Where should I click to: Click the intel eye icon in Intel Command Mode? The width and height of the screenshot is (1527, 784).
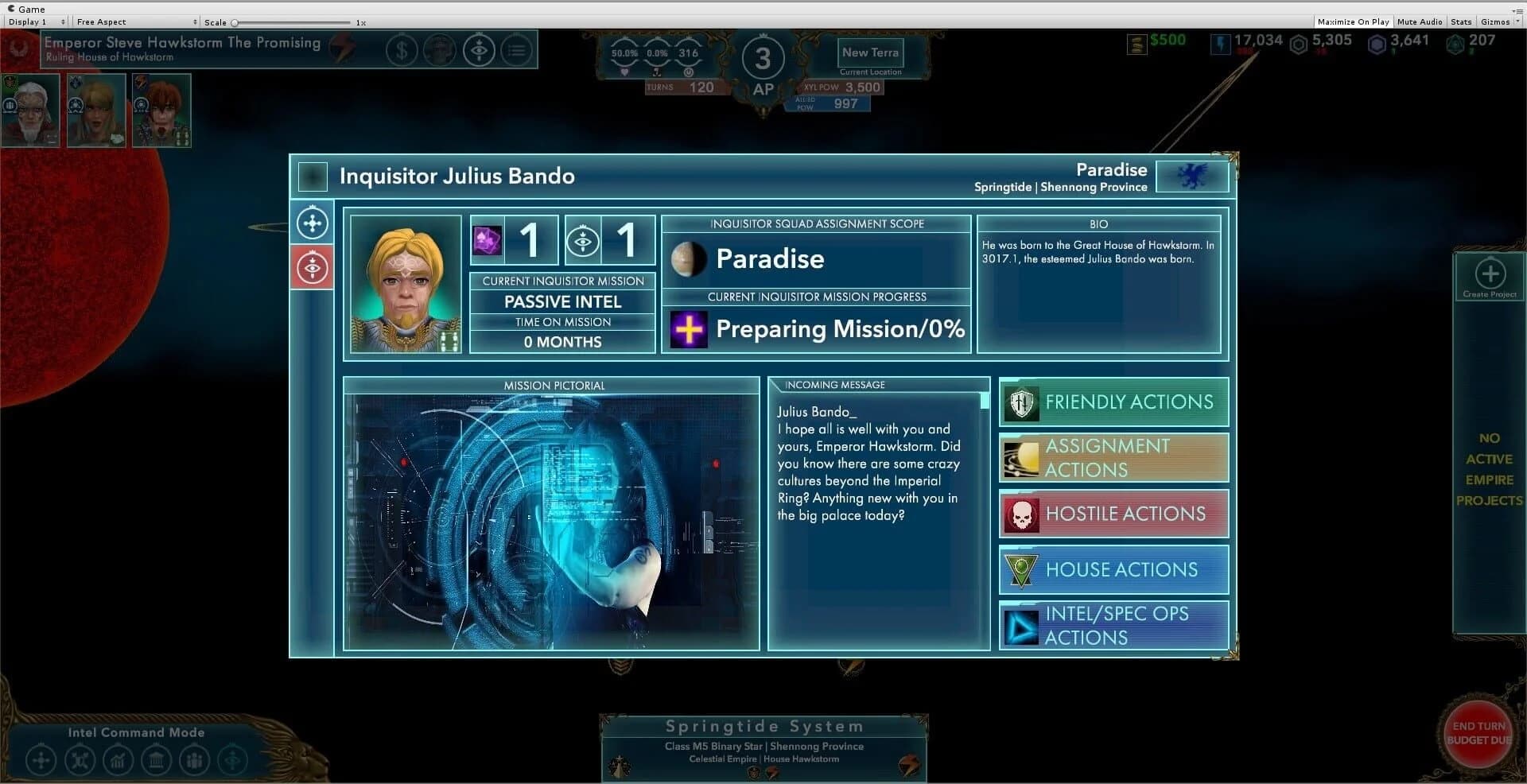click(232, 759)
